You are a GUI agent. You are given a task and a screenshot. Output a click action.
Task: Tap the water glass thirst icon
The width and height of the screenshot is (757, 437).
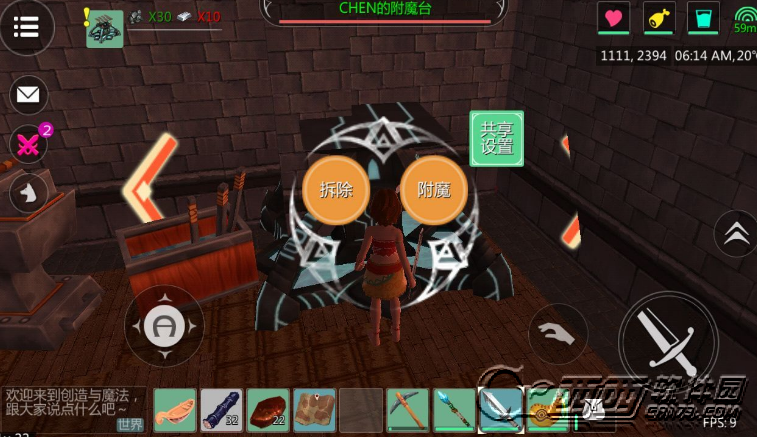(x=703, y=18)
